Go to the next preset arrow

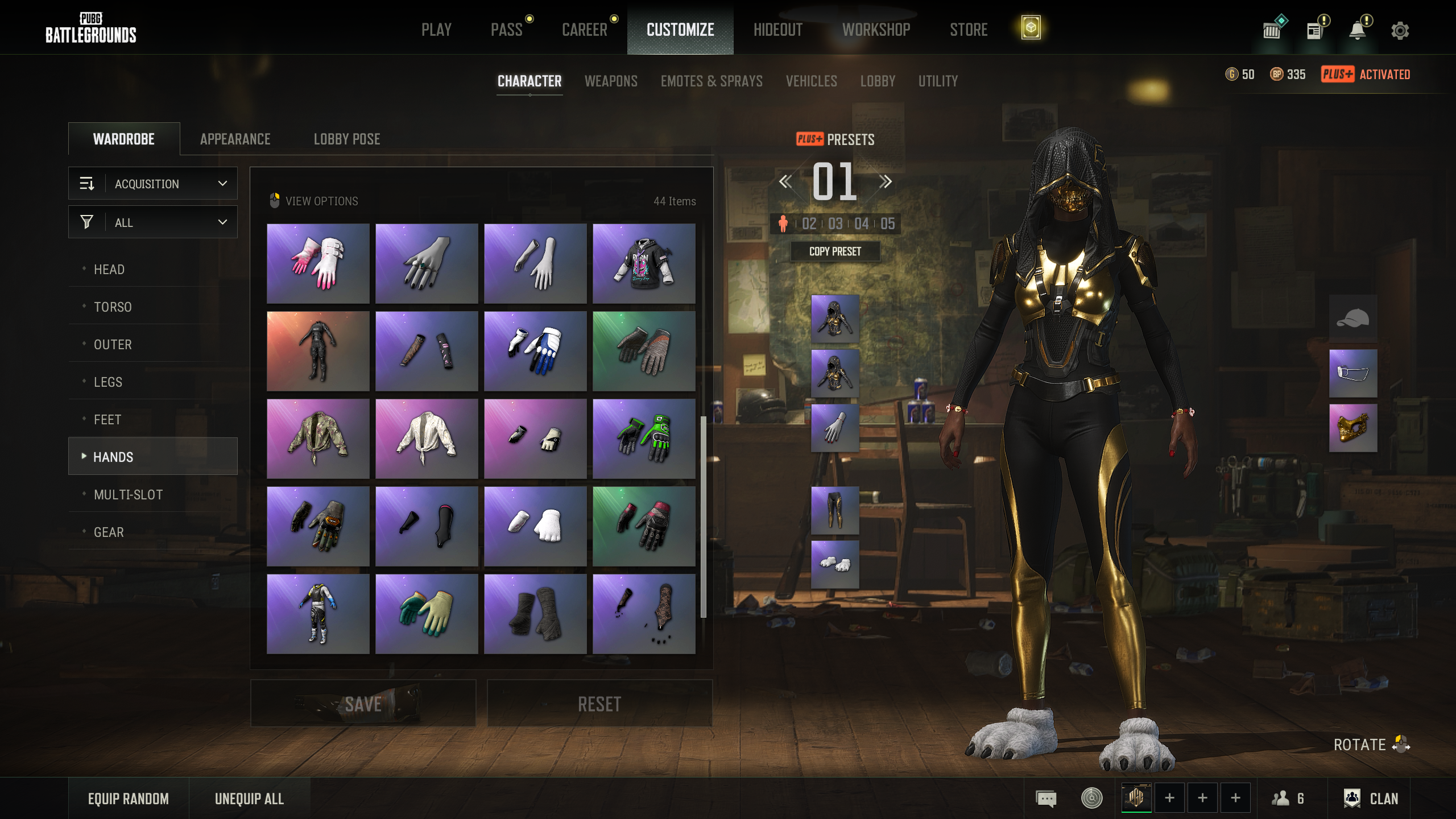coord(885,182)
